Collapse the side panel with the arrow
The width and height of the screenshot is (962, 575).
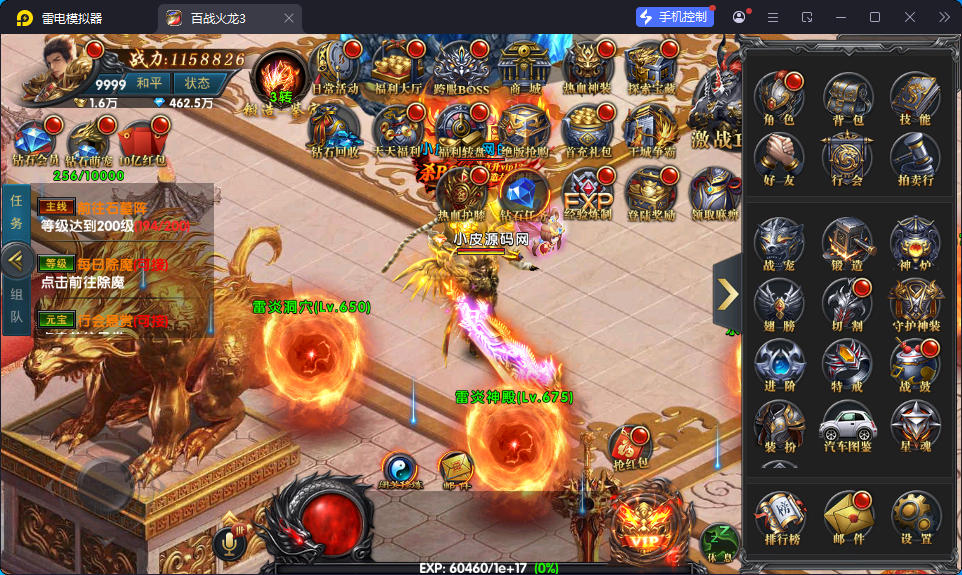[727, 293]
